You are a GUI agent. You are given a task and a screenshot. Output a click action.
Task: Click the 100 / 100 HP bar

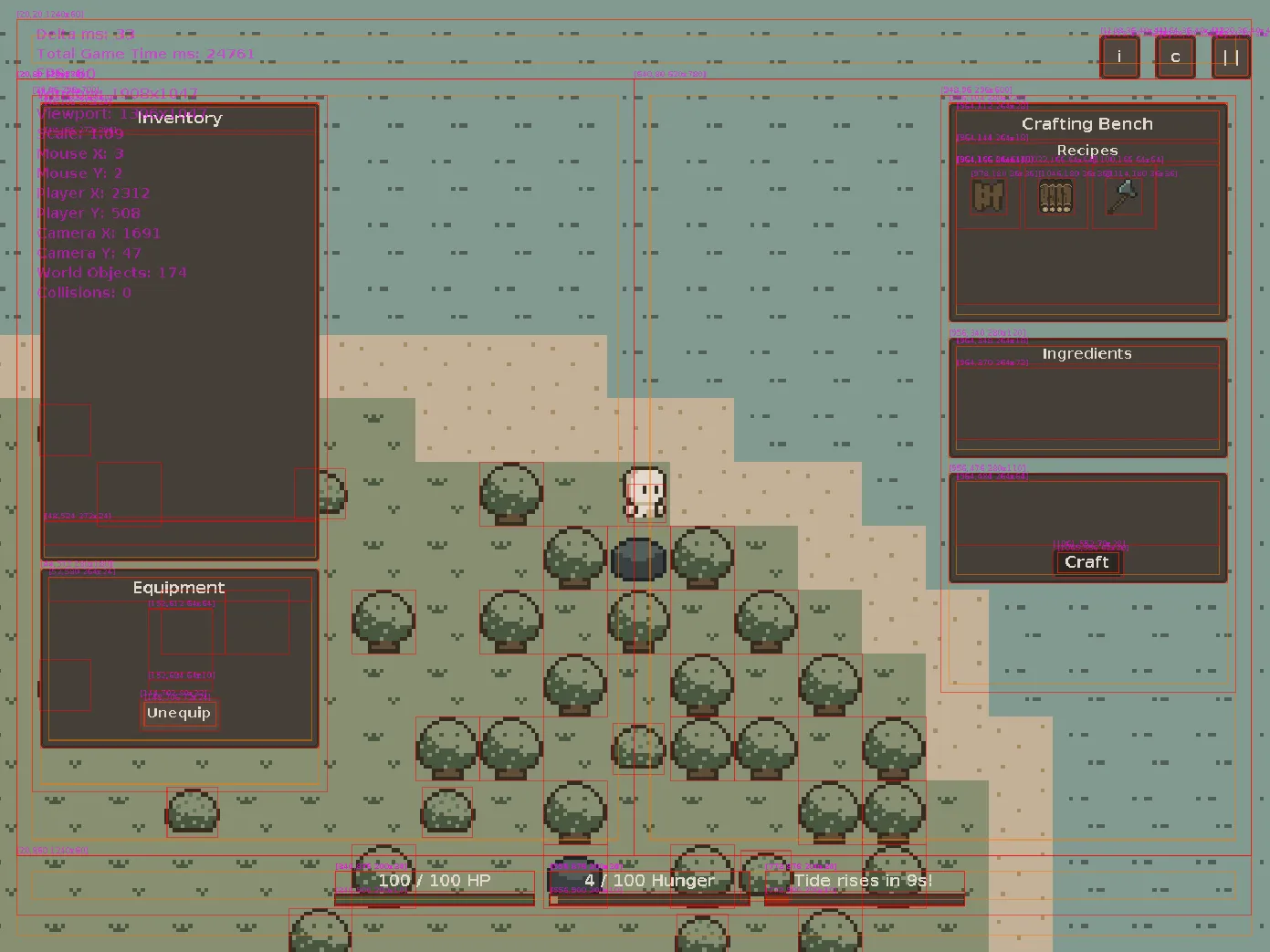435,881
